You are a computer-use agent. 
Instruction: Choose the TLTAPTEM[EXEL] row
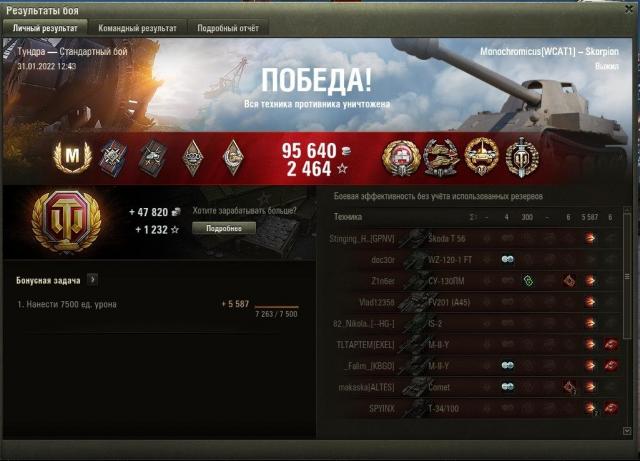[x=470, y=344]
